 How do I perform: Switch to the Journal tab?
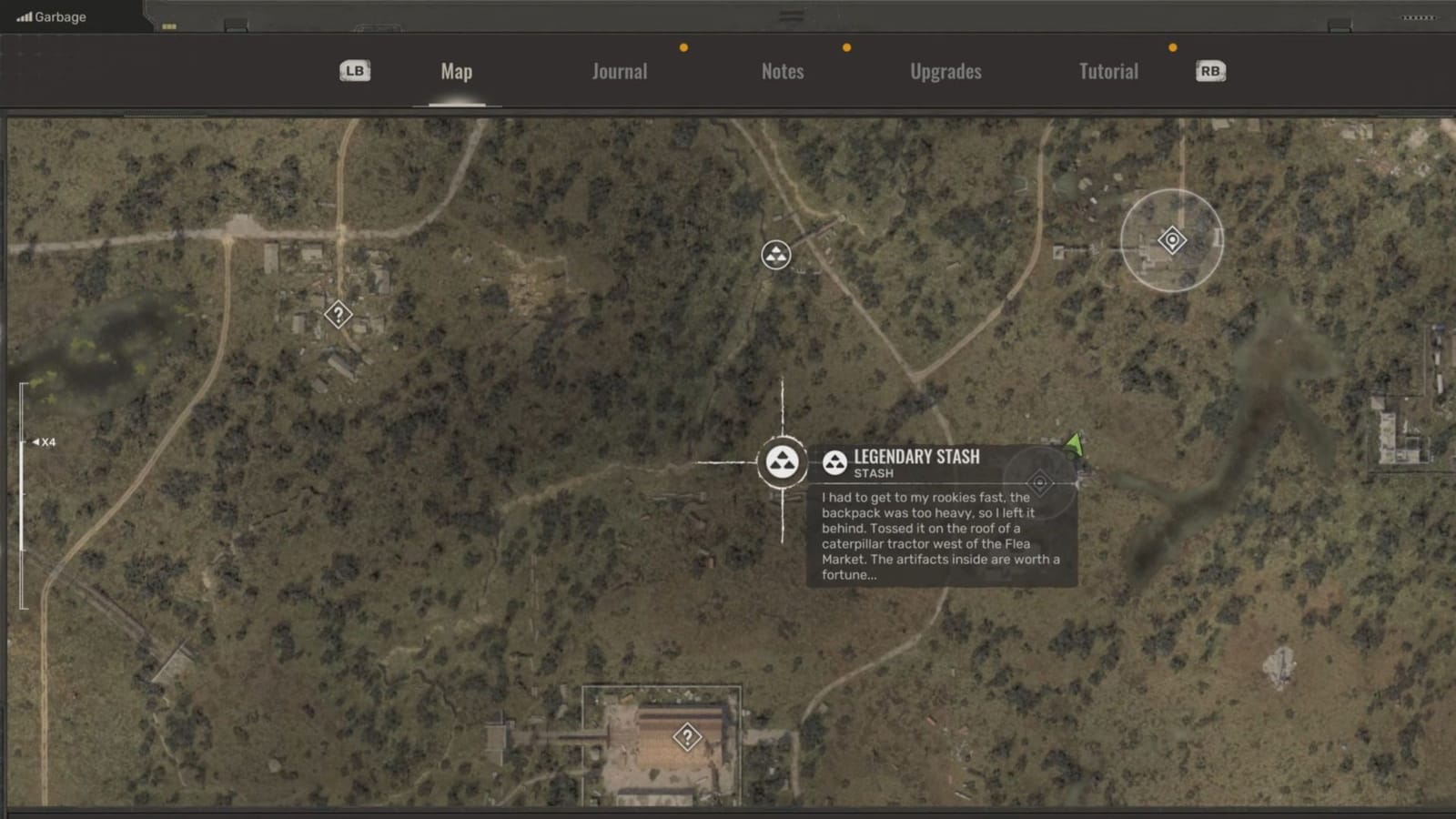[x=619, y=71]
